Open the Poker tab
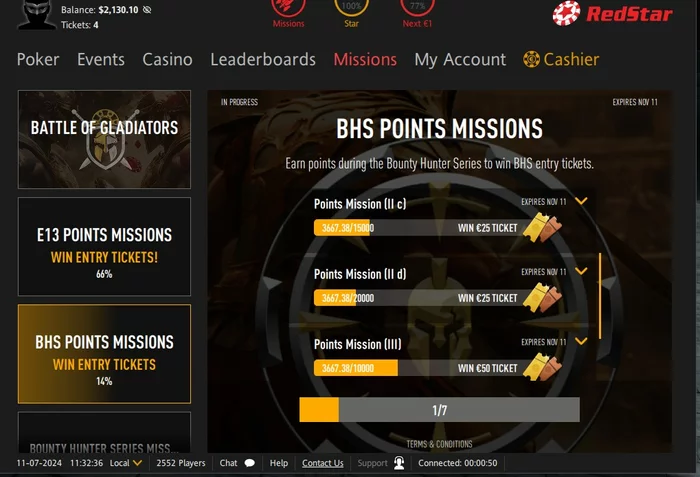This screenshot has height=477, width=700. [x=38, y=60]
